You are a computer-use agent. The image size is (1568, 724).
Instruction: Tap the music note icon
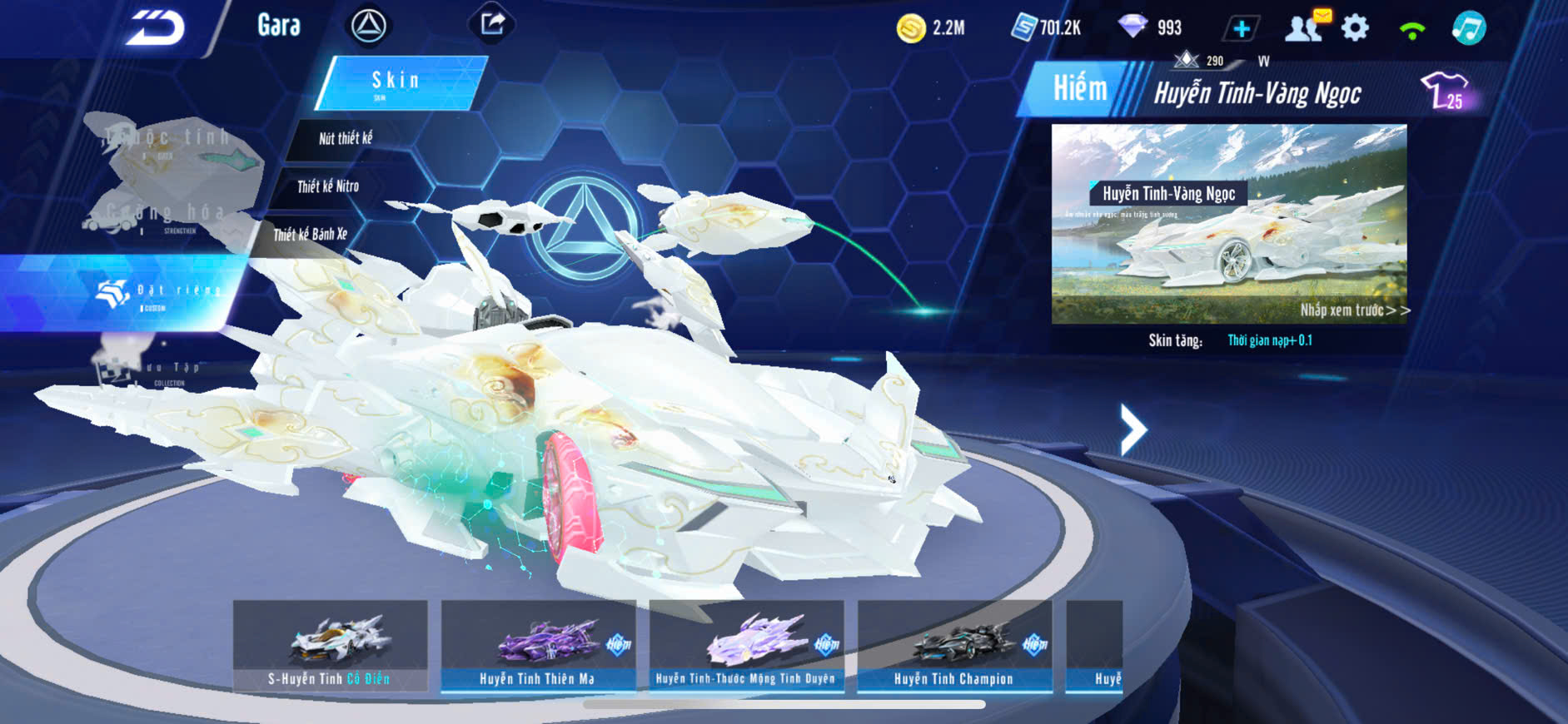[x=1468, y=28]
